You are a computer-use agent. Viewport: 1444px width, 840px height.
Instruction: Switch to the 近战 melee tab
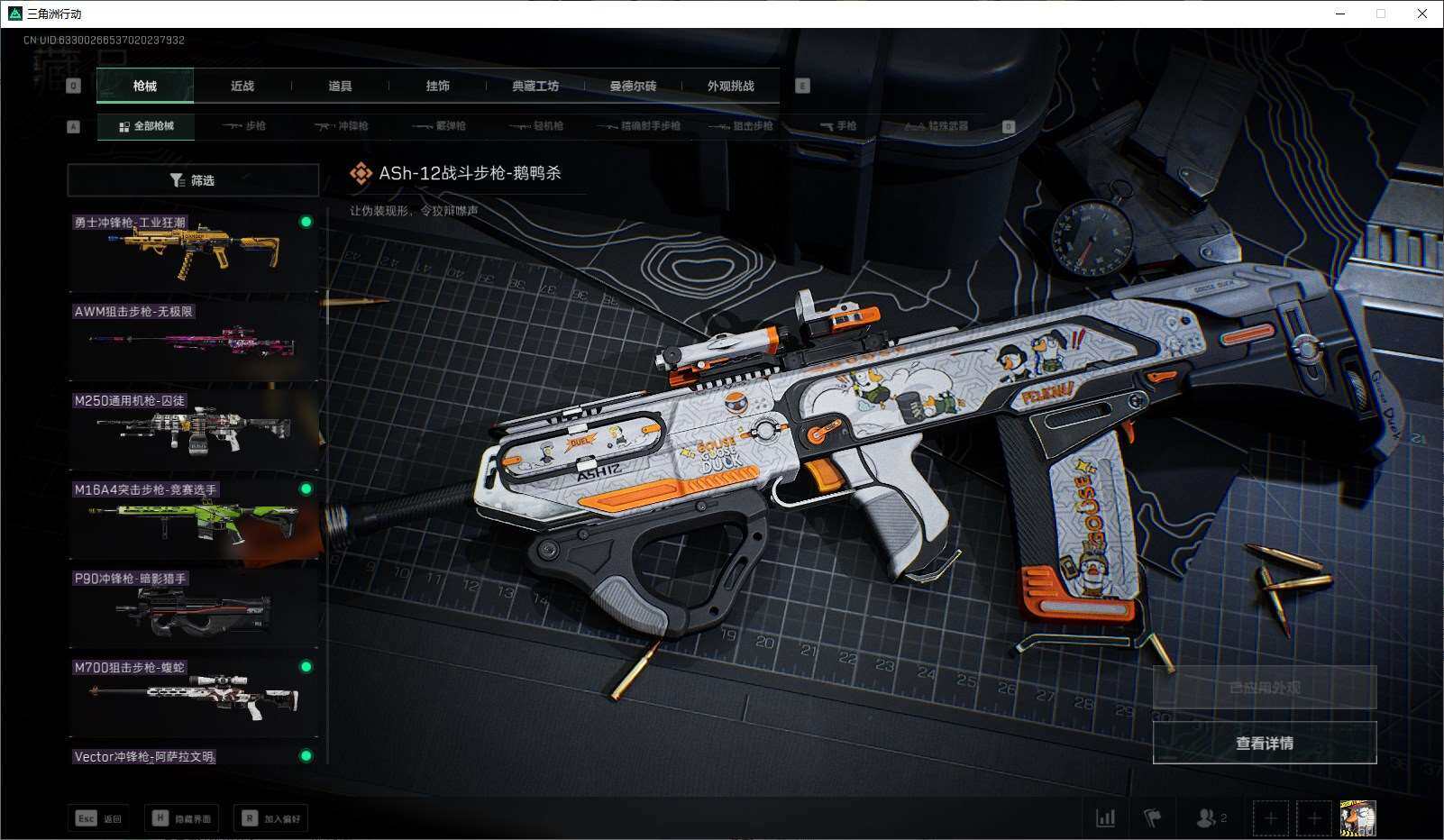point(242,86)
